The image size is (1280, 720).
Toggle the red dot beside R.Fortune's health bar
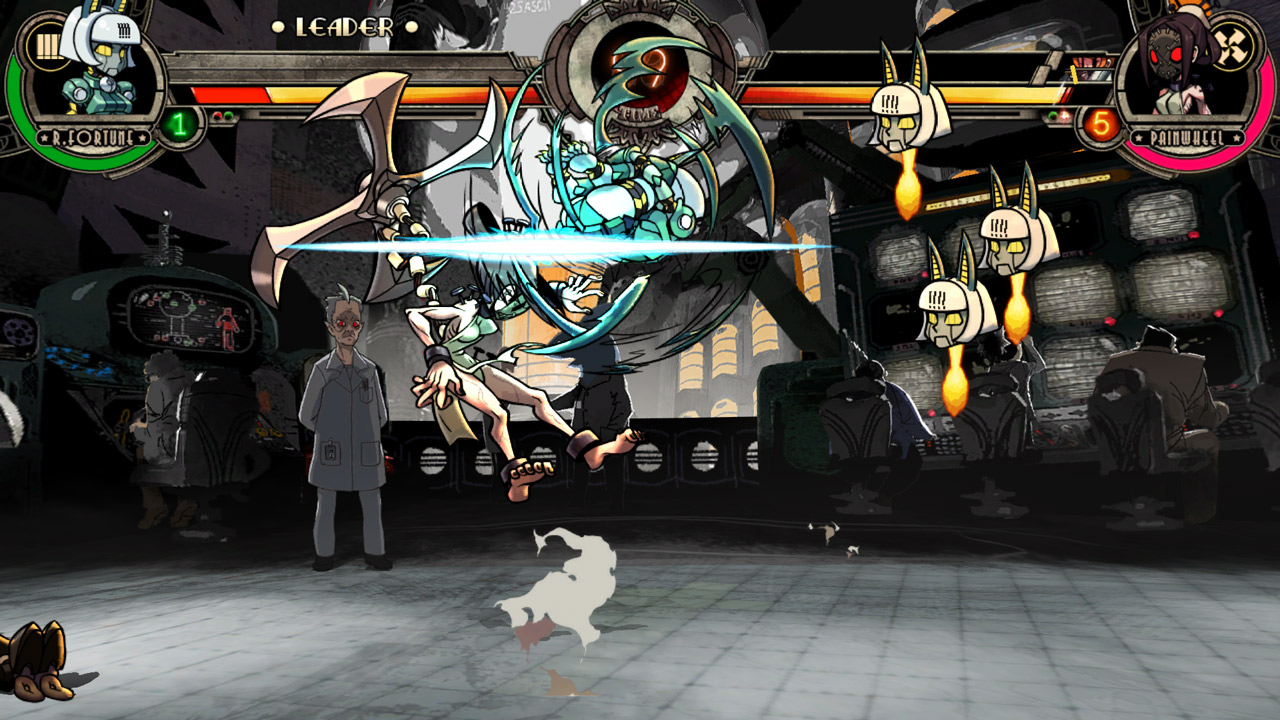[217, 115]
